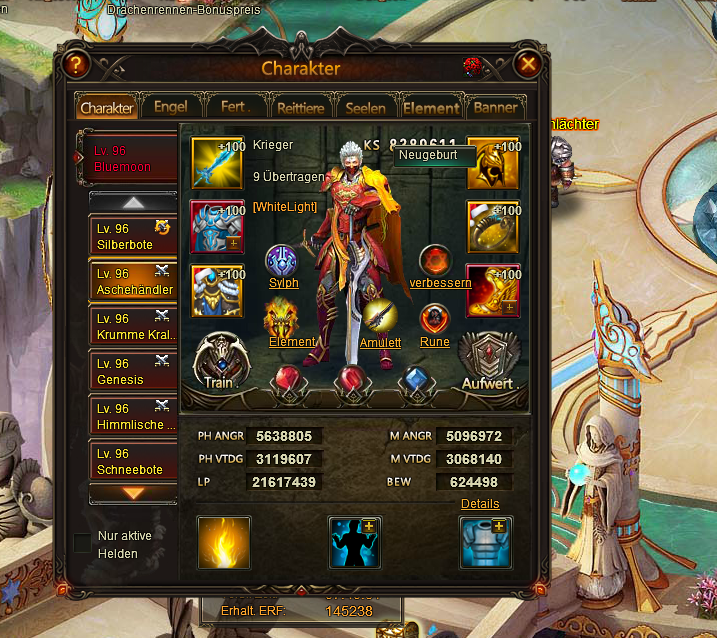The image size is (717, 638).
Task: Choose hero Silberbote from the list
Action: click(127, 236)
